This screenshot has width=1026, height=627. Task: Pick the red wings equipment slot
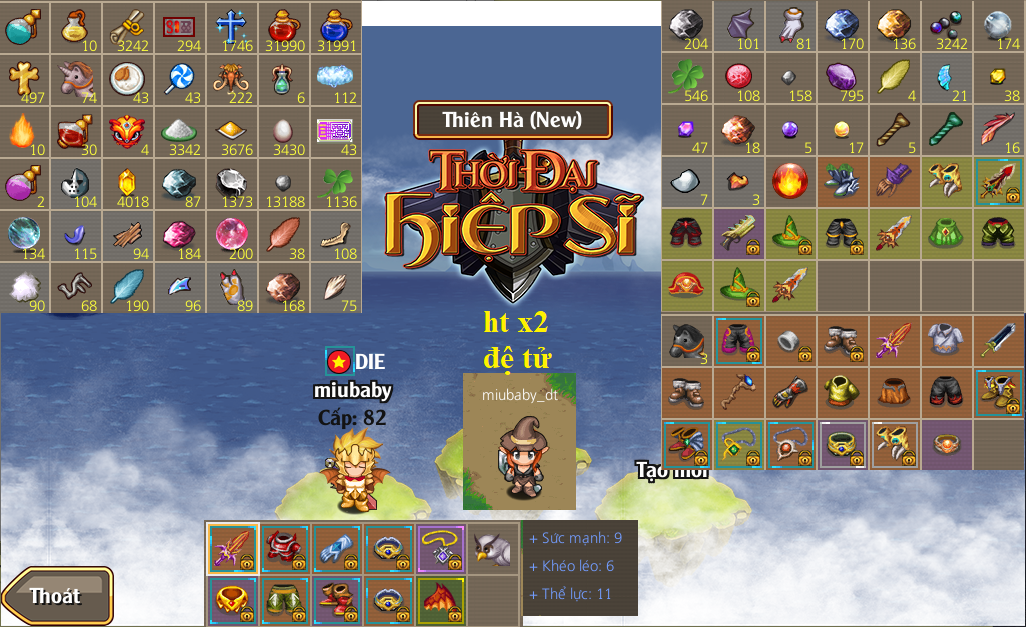tap(439, 599)
